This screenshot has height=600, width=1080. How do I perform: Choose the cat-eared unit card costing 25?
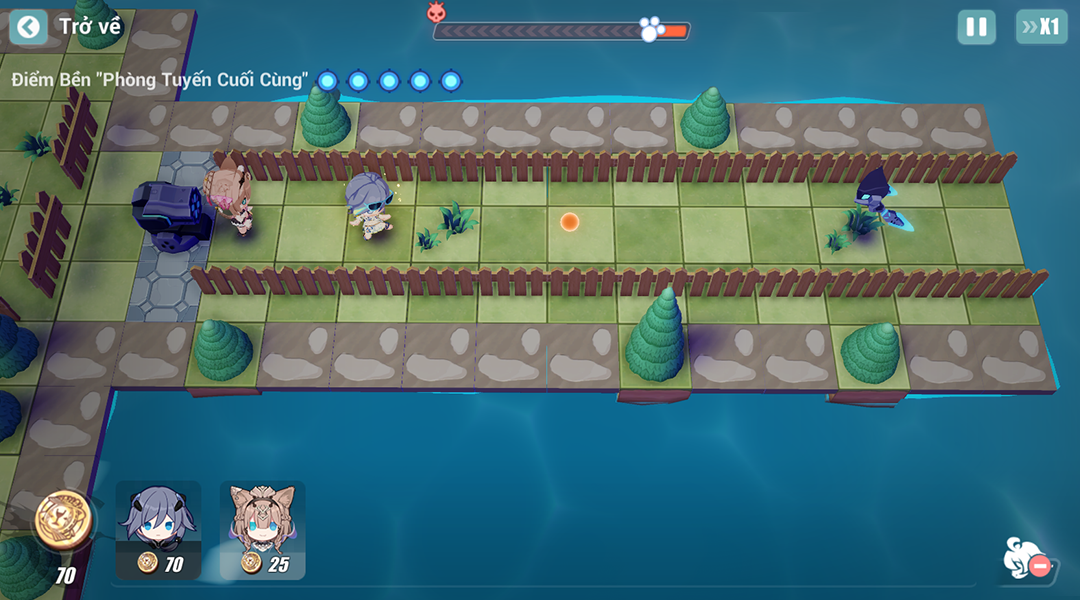point(262,529)
